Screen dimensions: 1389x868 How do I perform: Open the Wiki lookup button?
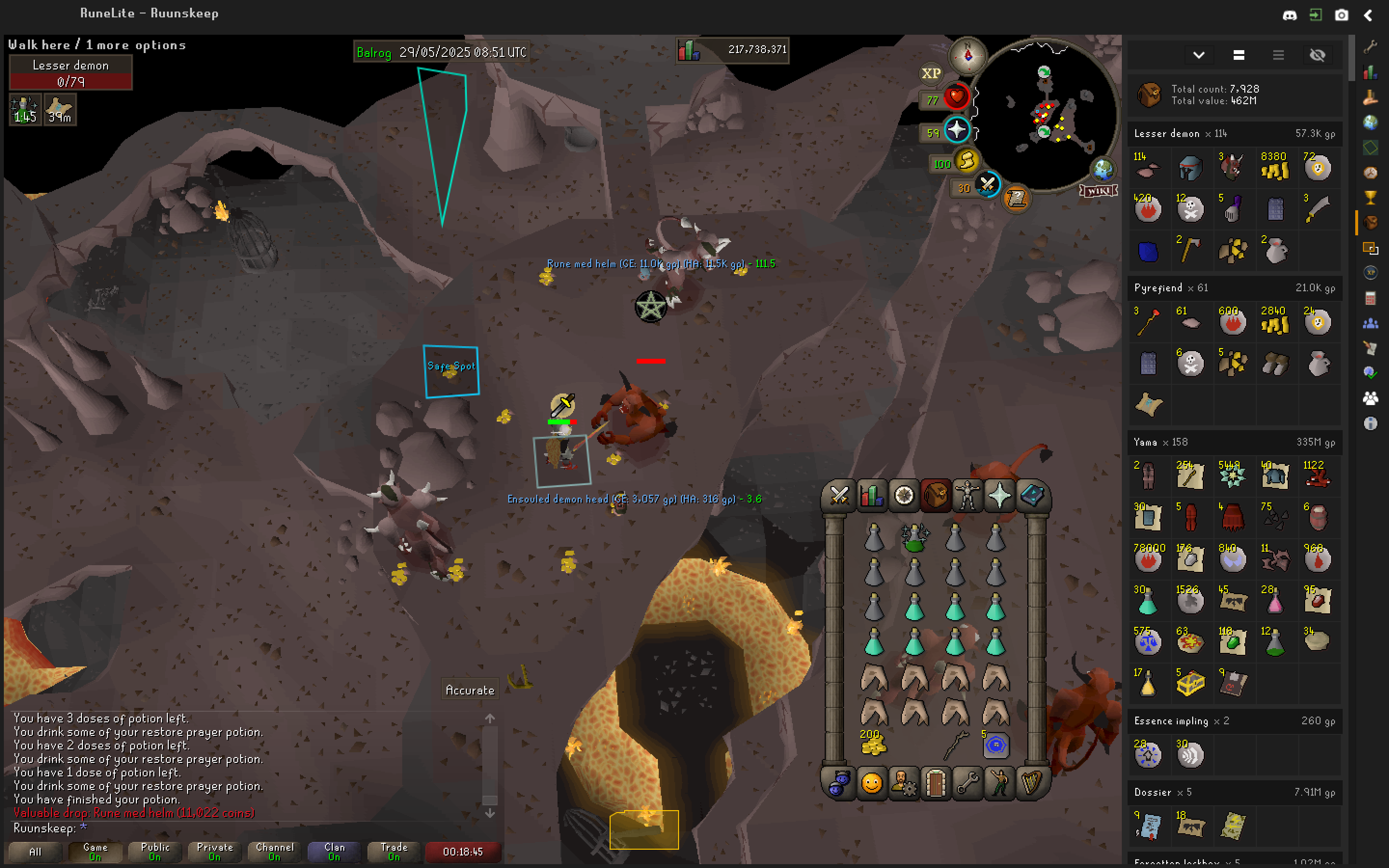click(1099, 190)
